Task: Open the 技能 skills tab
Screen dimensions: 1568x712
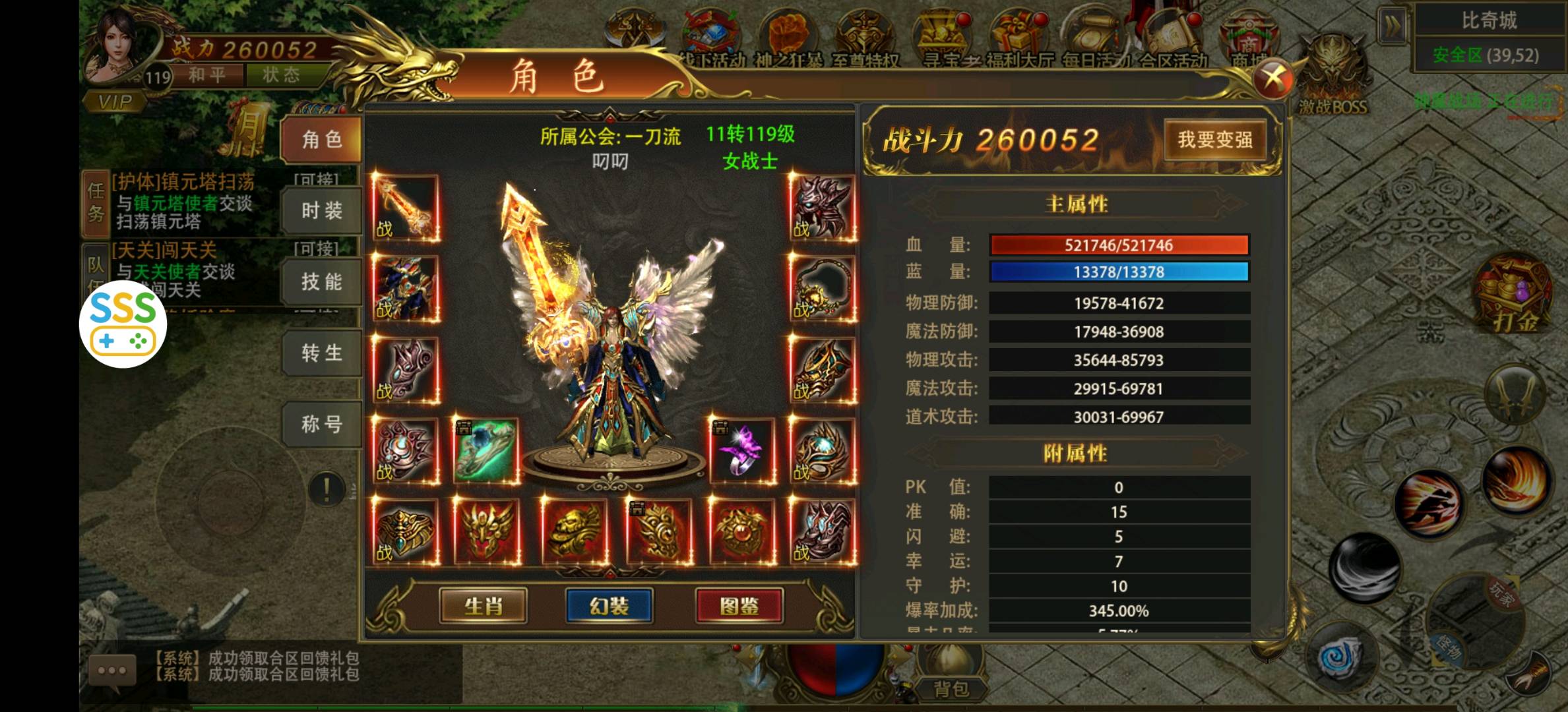Action: tap(322, 282)
